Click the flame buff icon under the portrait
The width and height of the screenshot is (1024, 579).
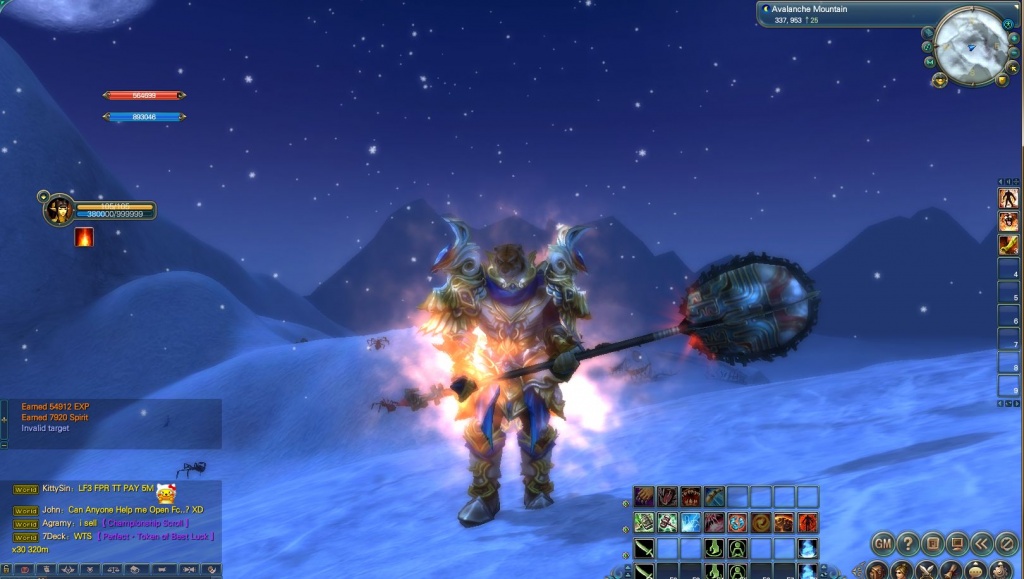tap(84, 237)
